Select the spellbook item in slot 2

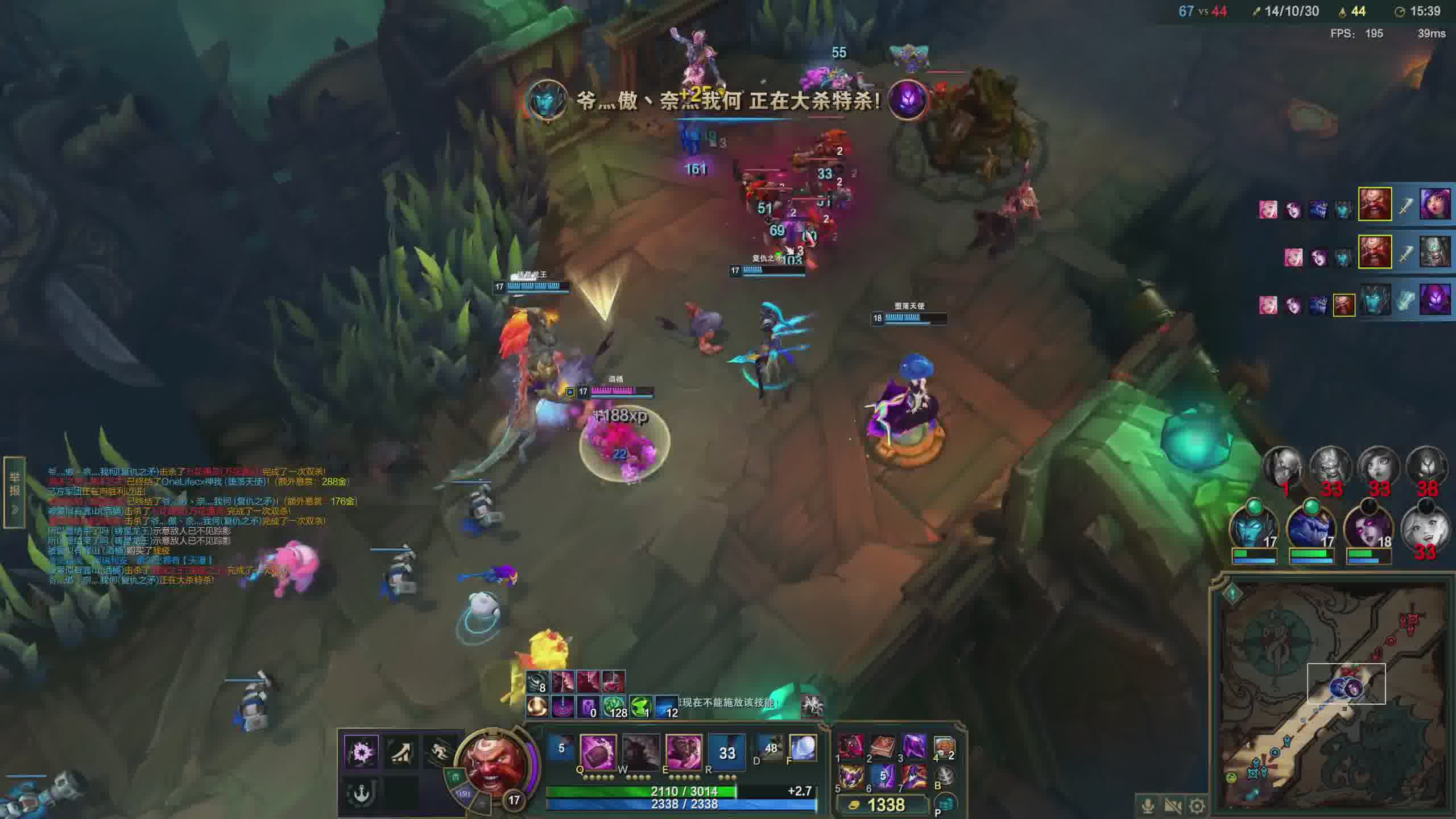tap(883, 746)
